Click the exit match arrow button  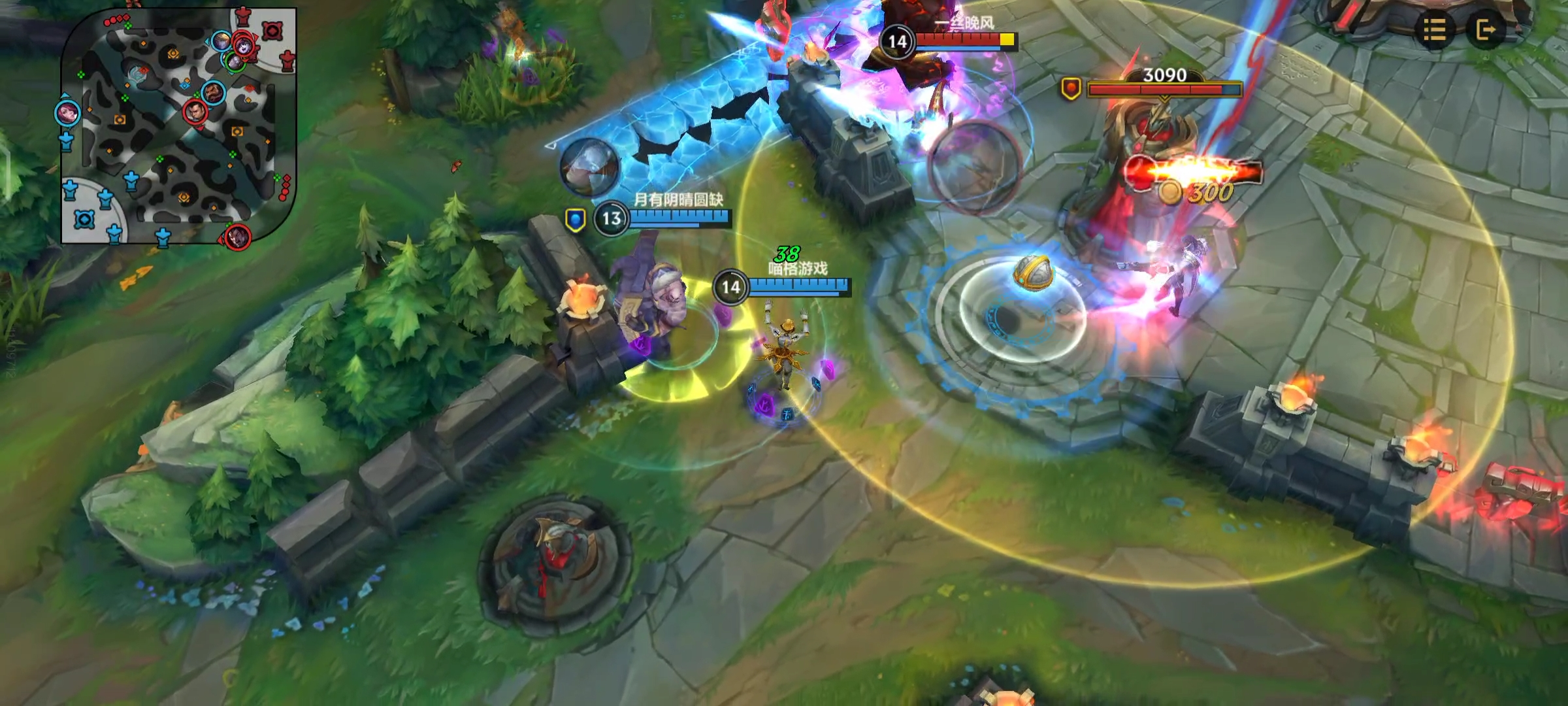pos(1486,29)
